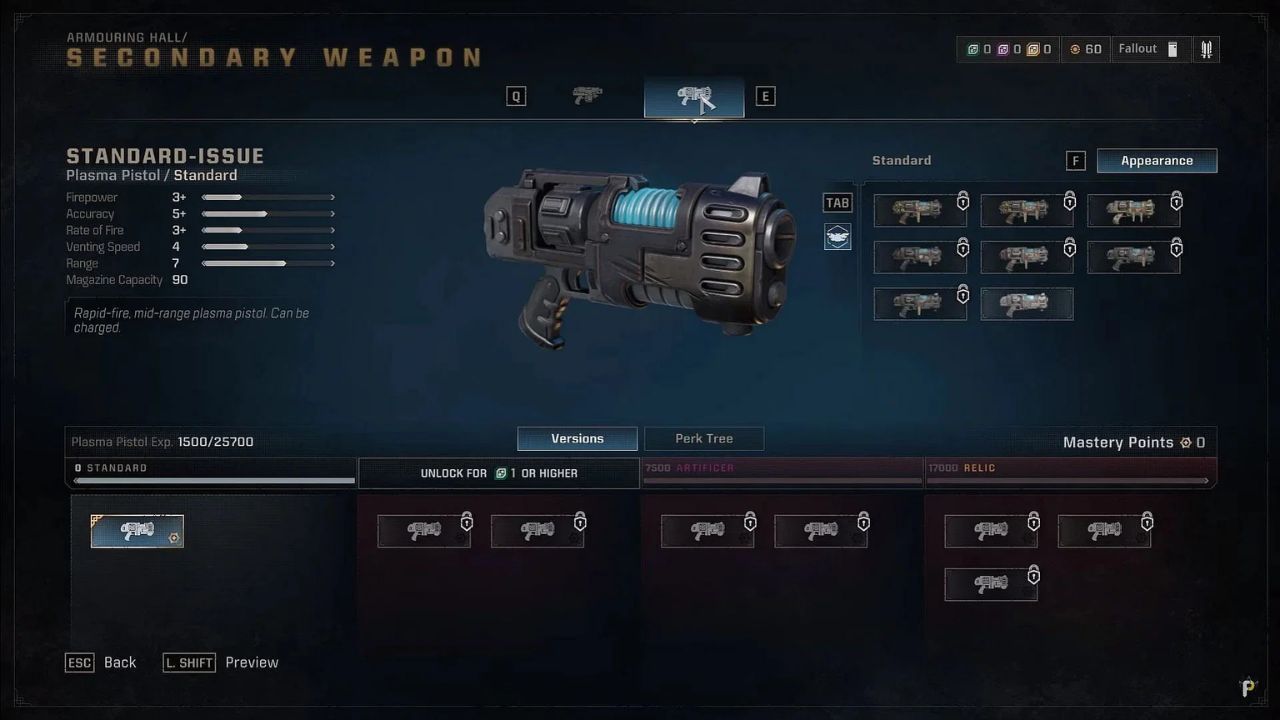Click the purple currency icon in top bar
This screenshot has width=1280, height=720.
click(x=1005, y=47)
